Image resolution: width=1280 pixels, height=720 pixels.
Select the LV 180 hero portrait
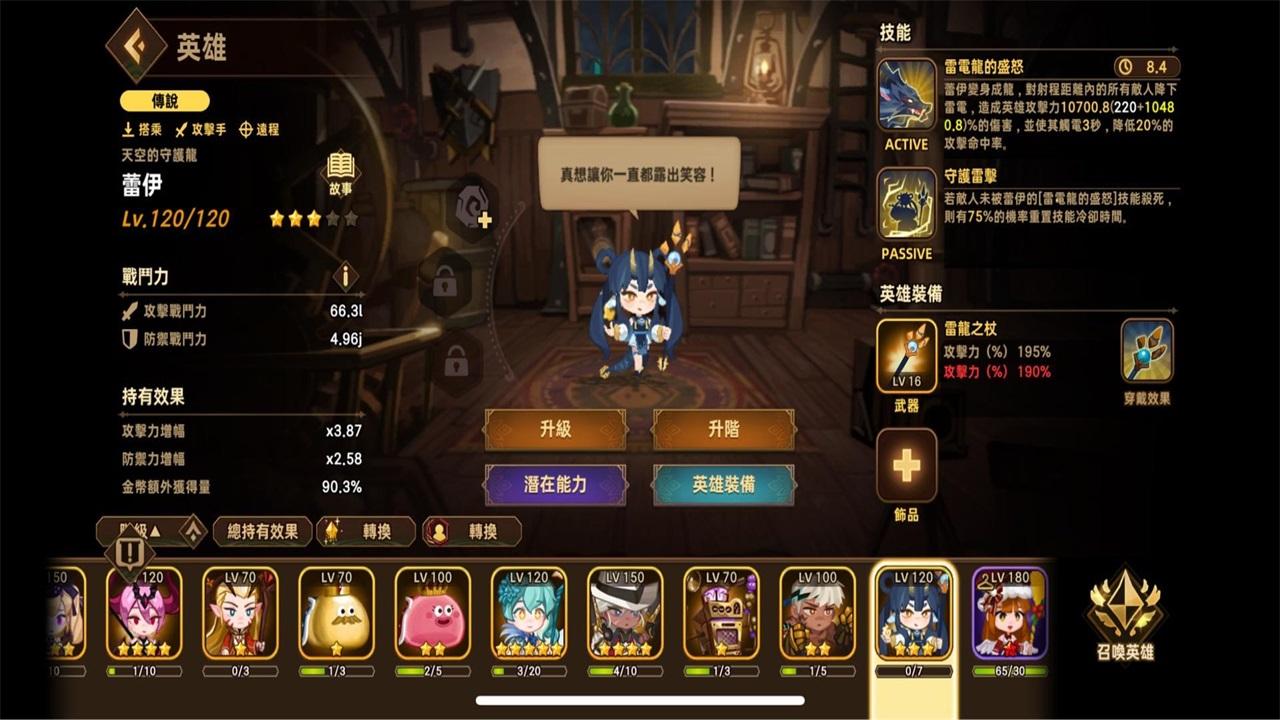1011,612
